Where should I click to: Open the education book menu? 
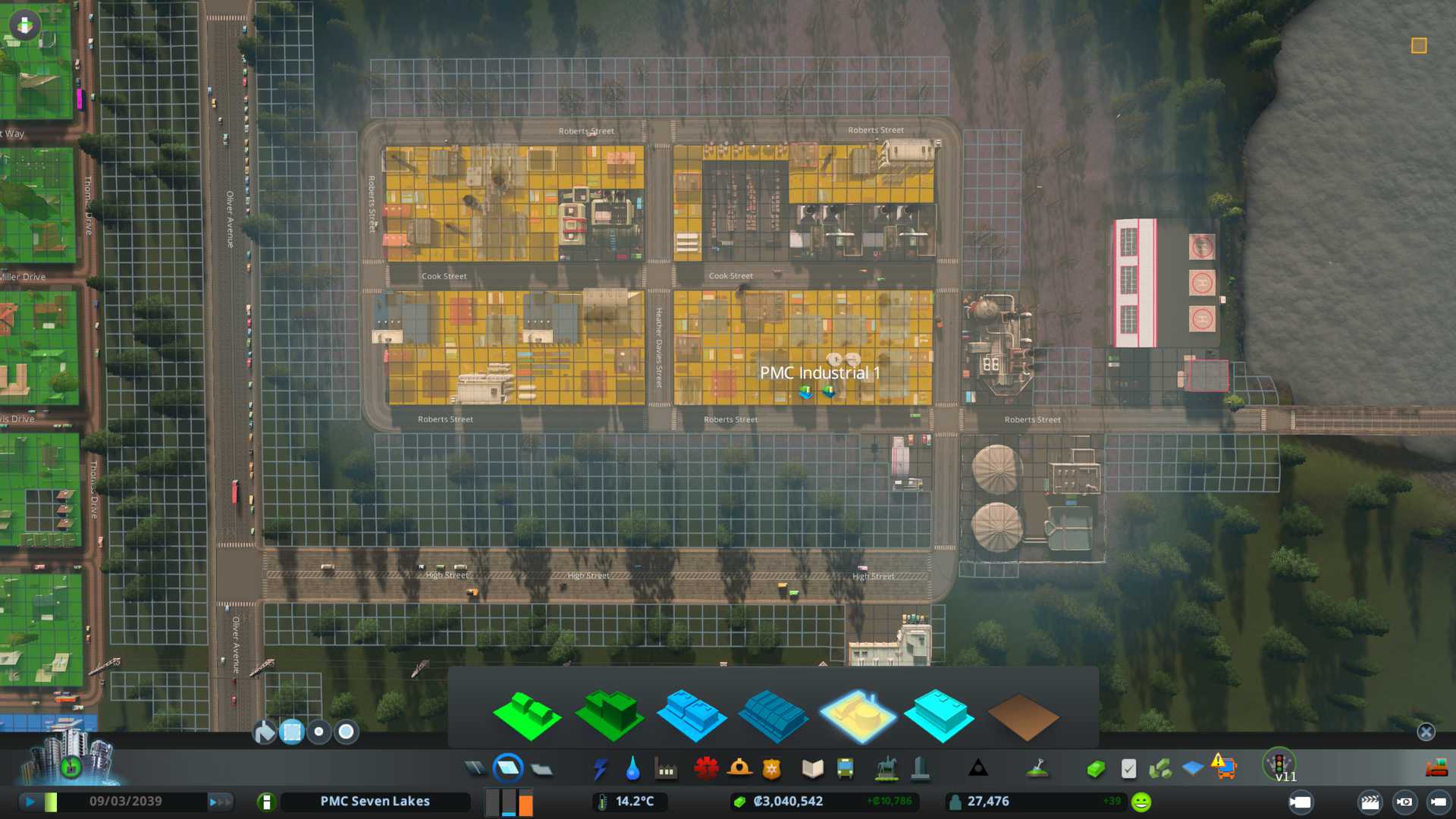point(812,769)
